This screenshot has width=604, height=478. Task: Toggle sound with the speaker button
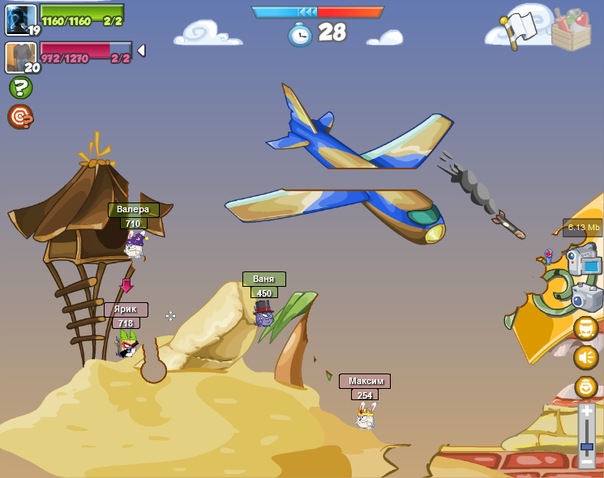(586, 357)
